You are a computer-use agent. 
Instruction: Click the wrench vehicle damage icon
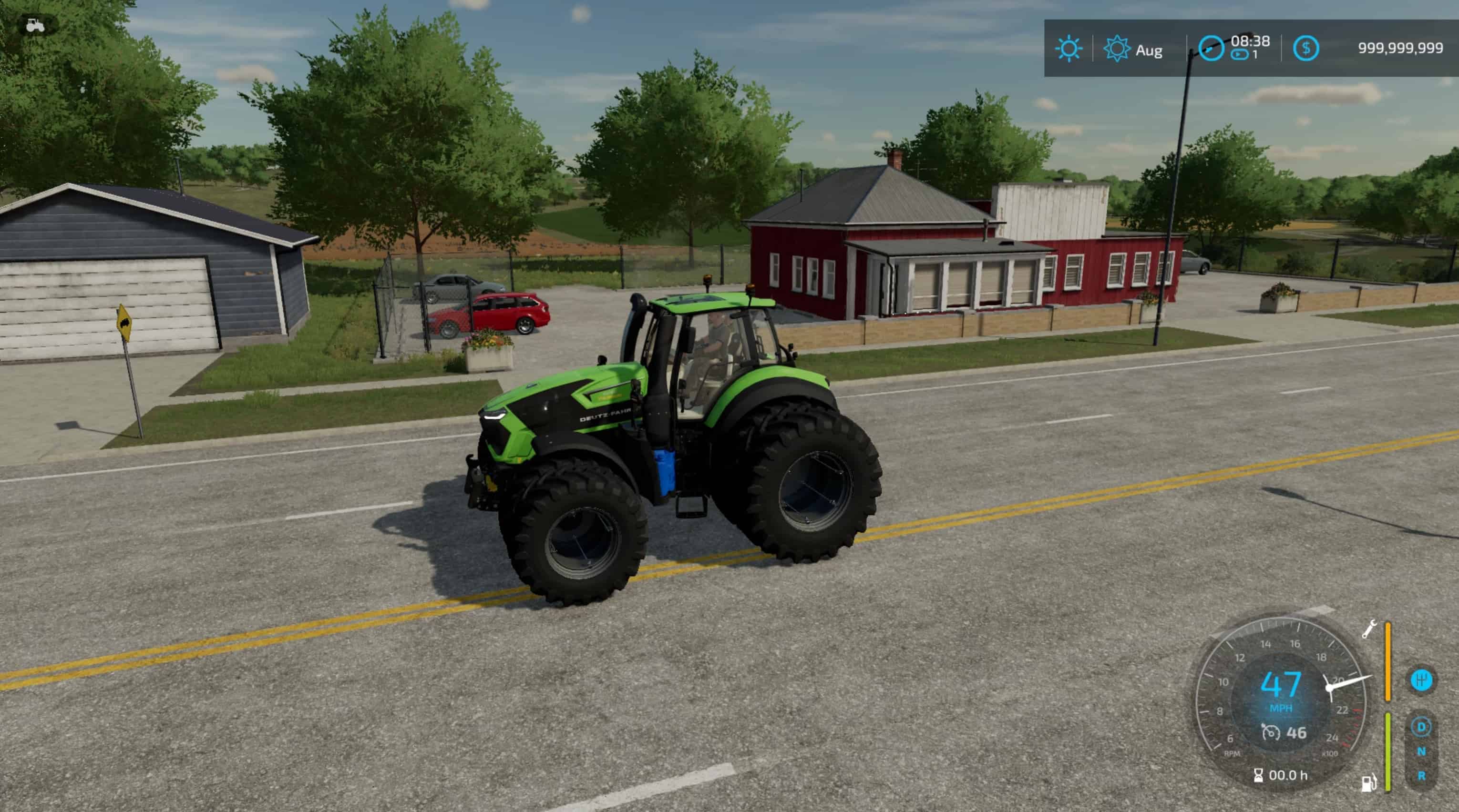[1368, 629]
